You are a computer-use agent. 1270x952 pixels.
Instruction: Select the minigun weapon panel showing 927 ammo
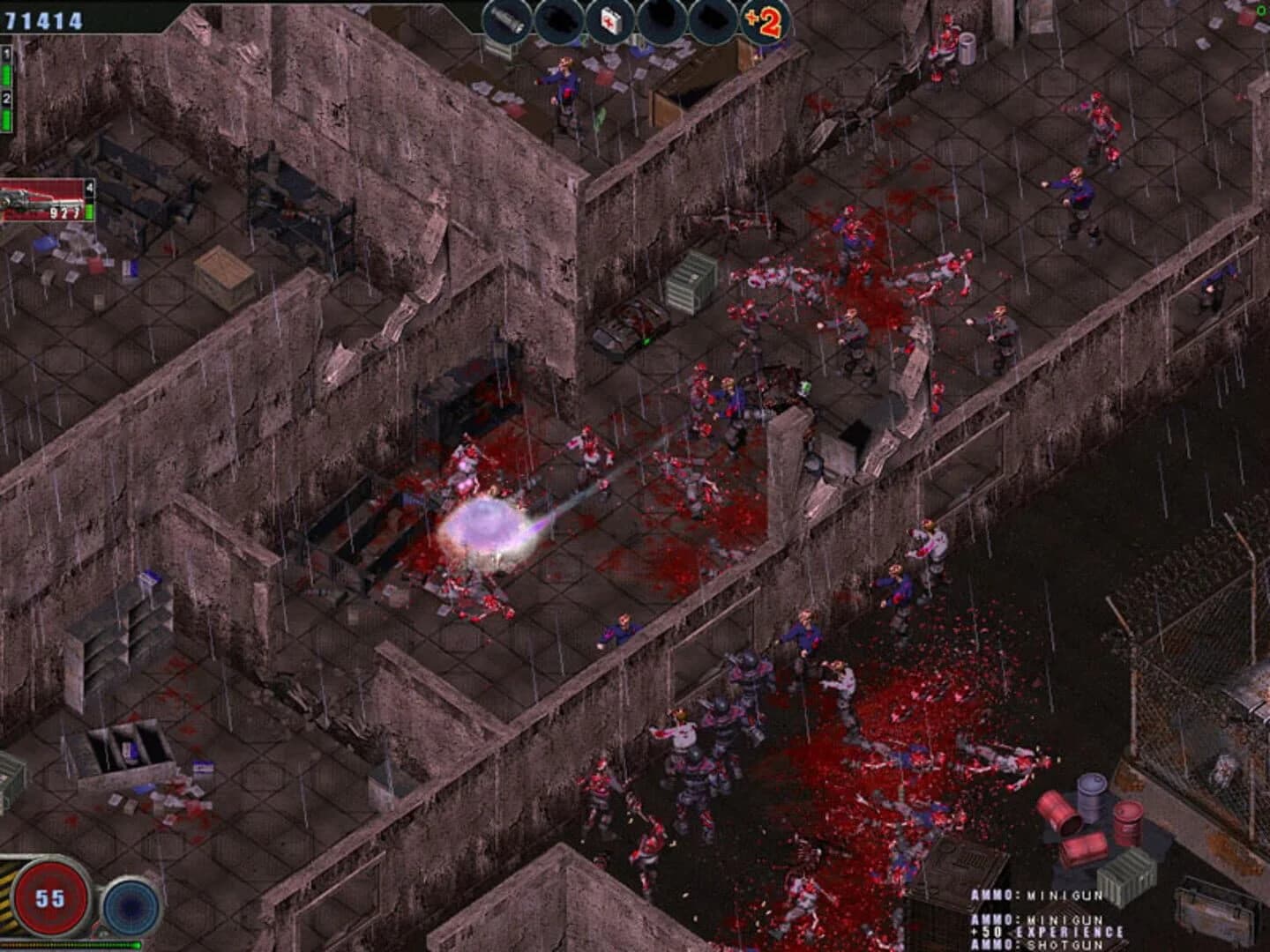(x=44, y=201)
